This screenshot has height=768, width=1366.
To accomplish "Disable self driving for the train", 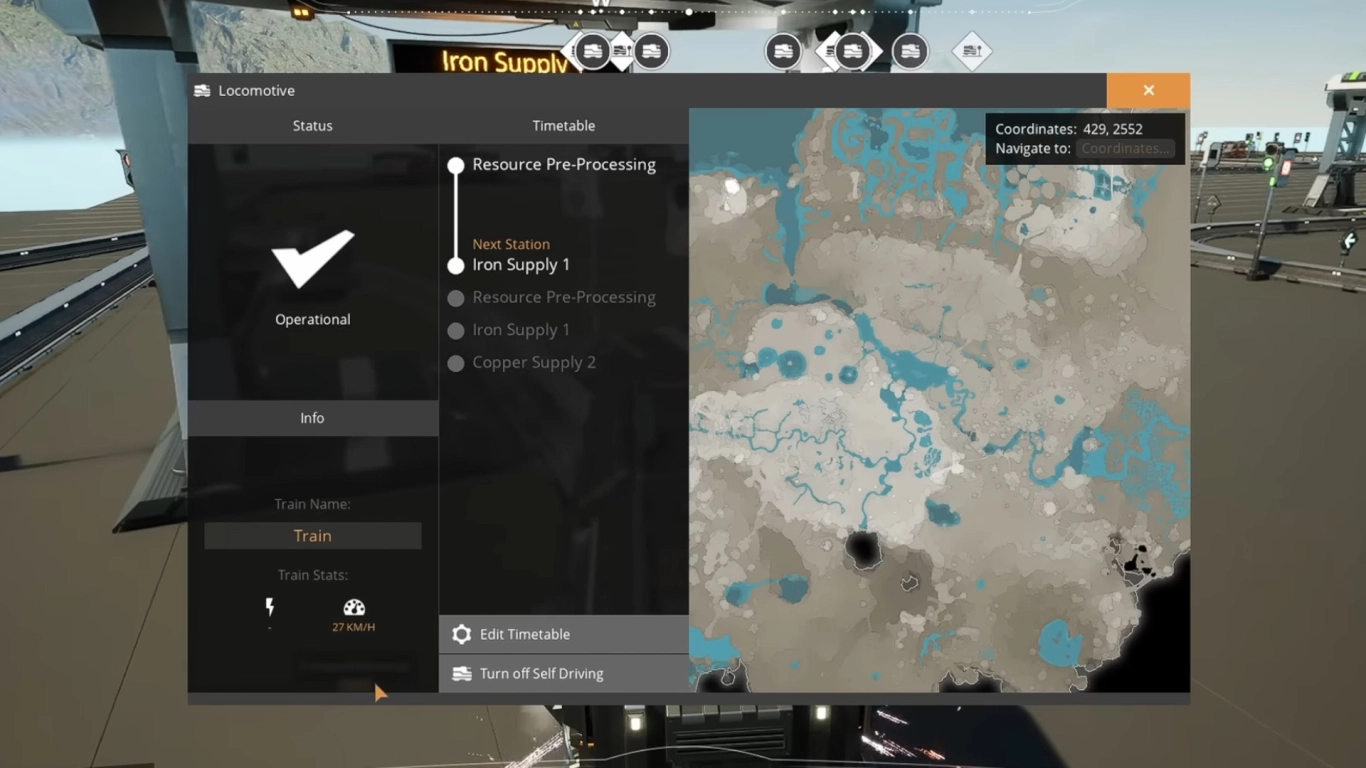I will 541,673.
